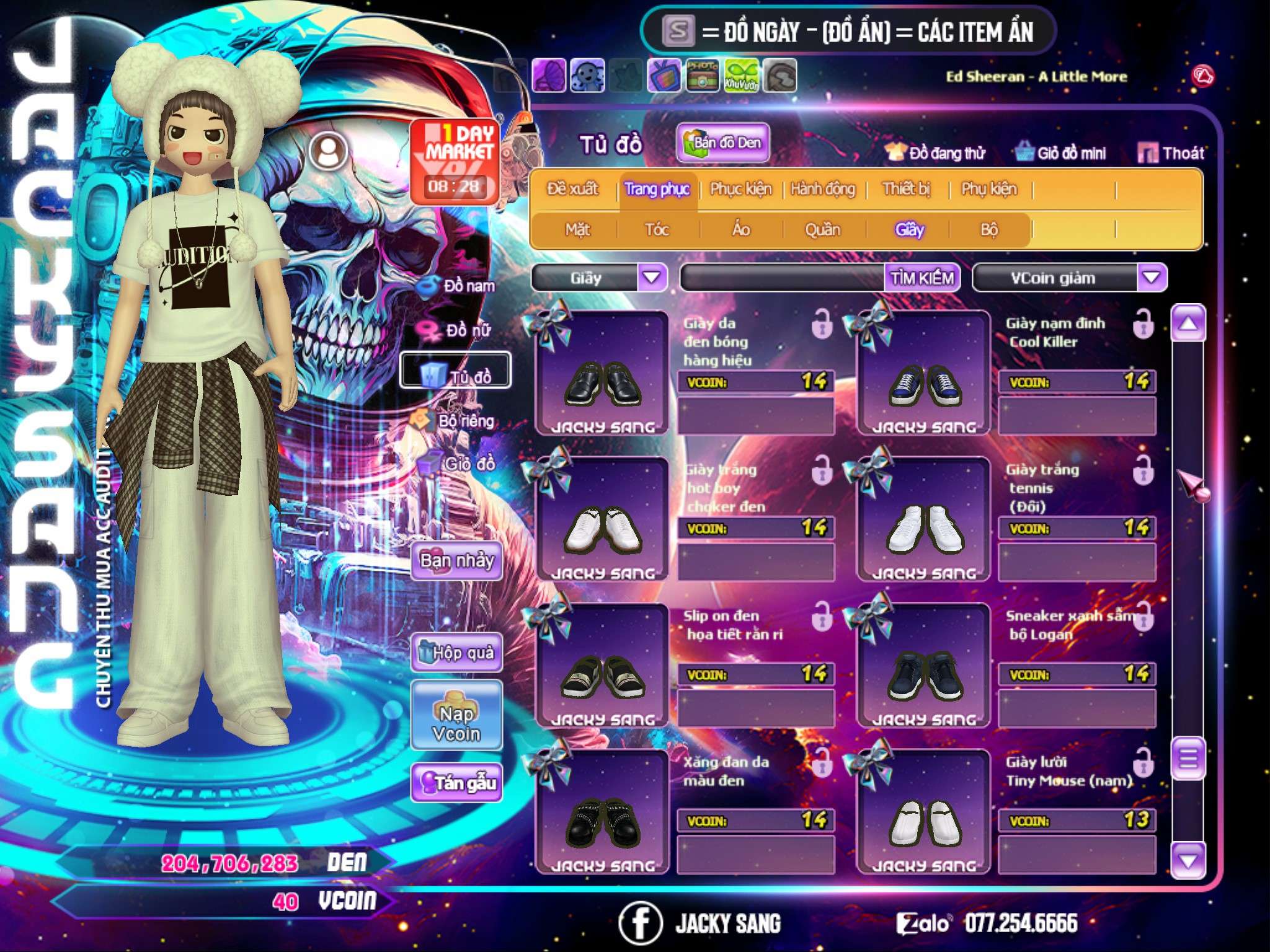1270x952 pixels.
Task: Open the Hộp quà gift box
Action: pyautogui.click(x=456, y=652)
